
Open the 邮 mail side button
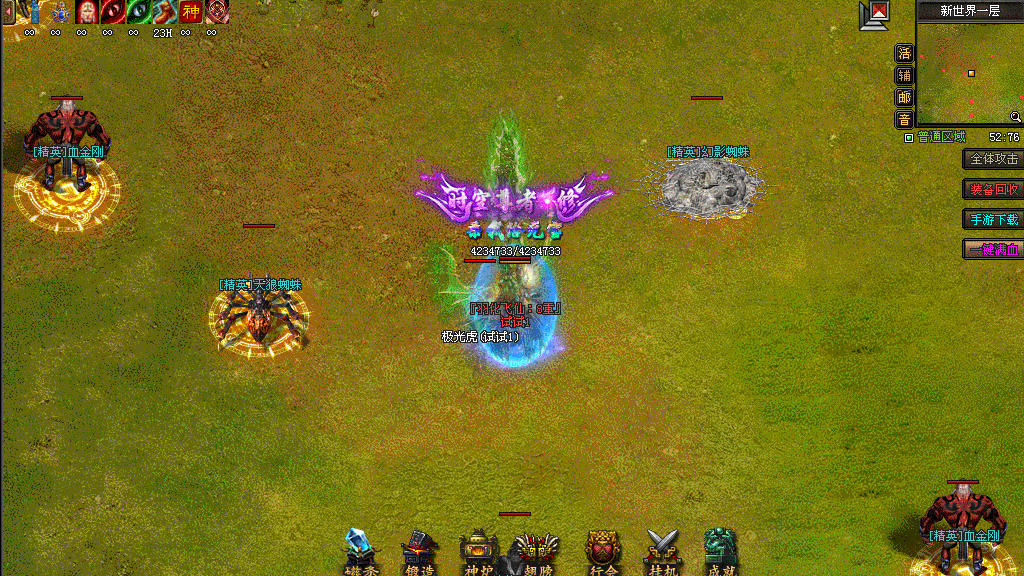pyautogui.click(x=904, y=97)
